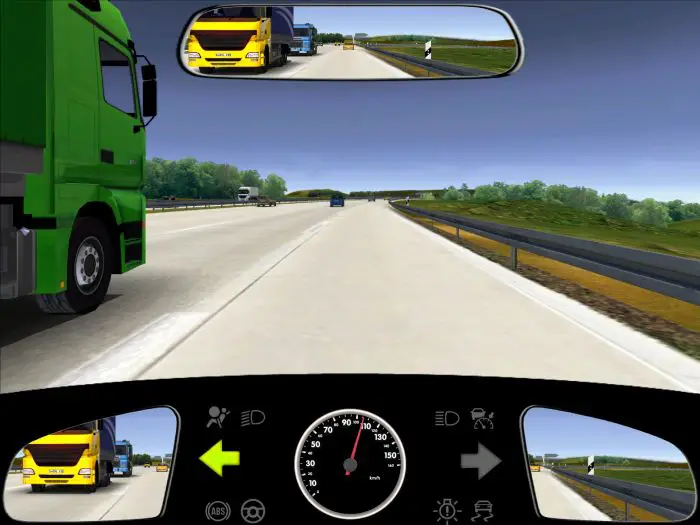Toggle the headlight icon beside the airbag
The image size is (700, 525).
pyautogui.click(x=253, y=418)
